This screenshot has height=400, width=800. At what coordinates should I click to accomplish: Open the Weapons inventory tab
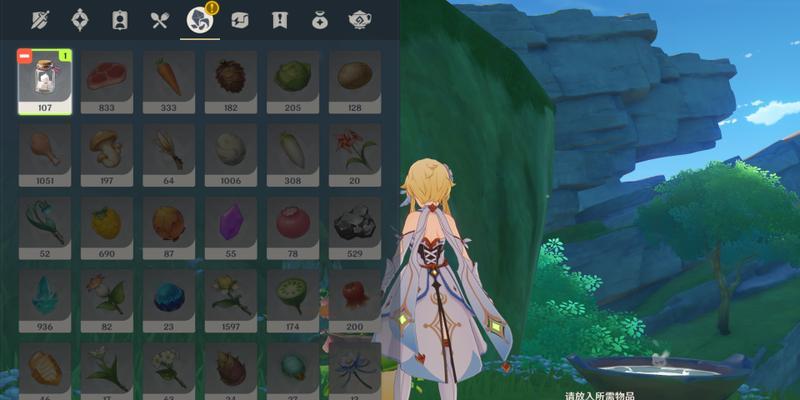tap(42, 19)
